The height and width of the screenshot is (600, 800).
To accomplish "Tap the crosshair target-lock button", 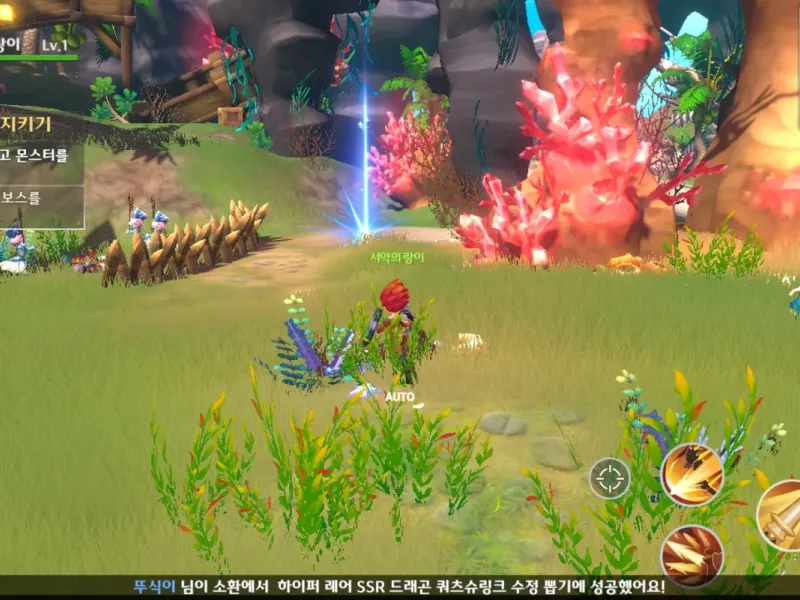I will point(609,478).
